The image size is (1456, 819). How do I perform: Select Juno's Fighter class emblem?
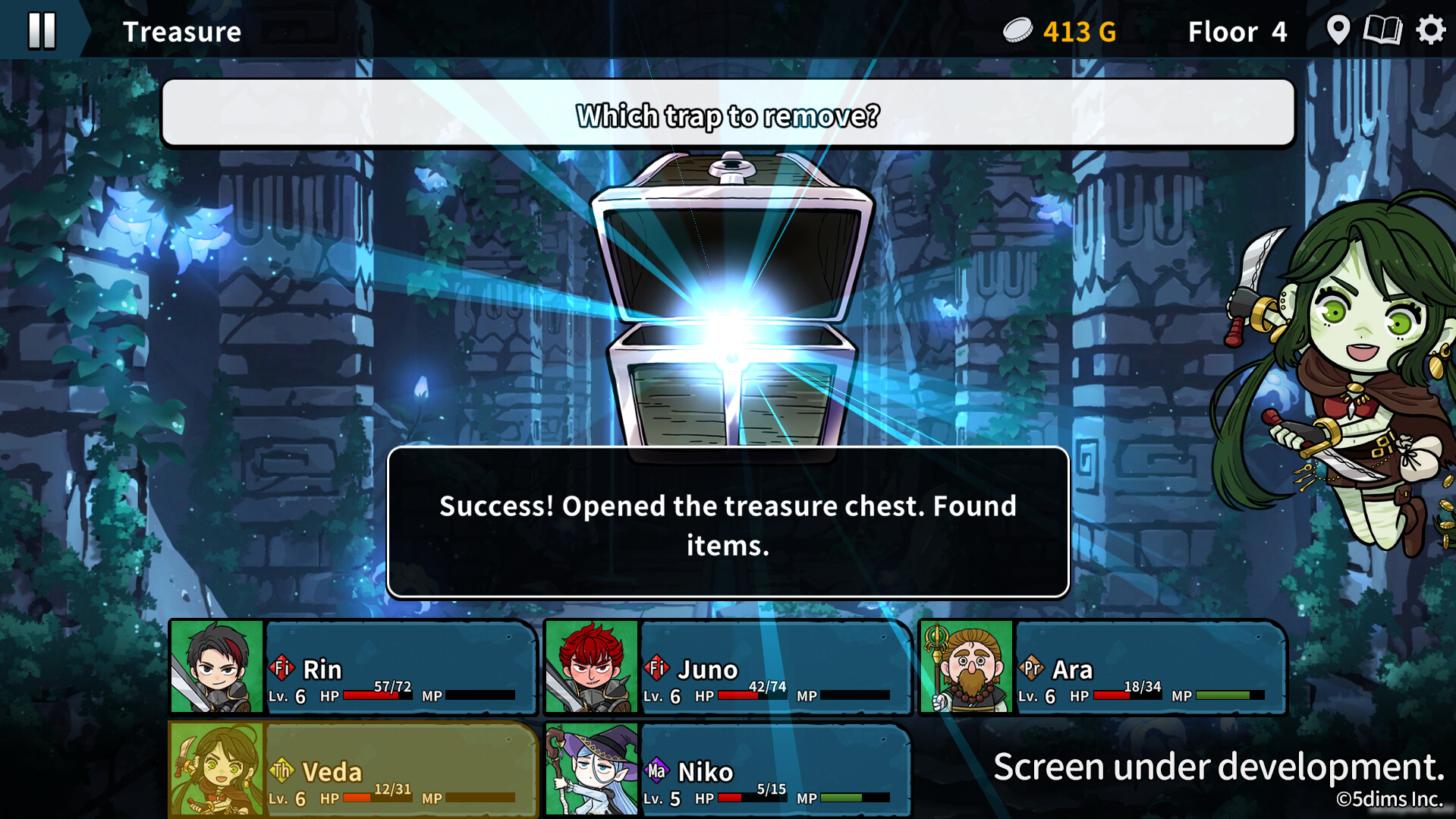click(x=657, y=669)
